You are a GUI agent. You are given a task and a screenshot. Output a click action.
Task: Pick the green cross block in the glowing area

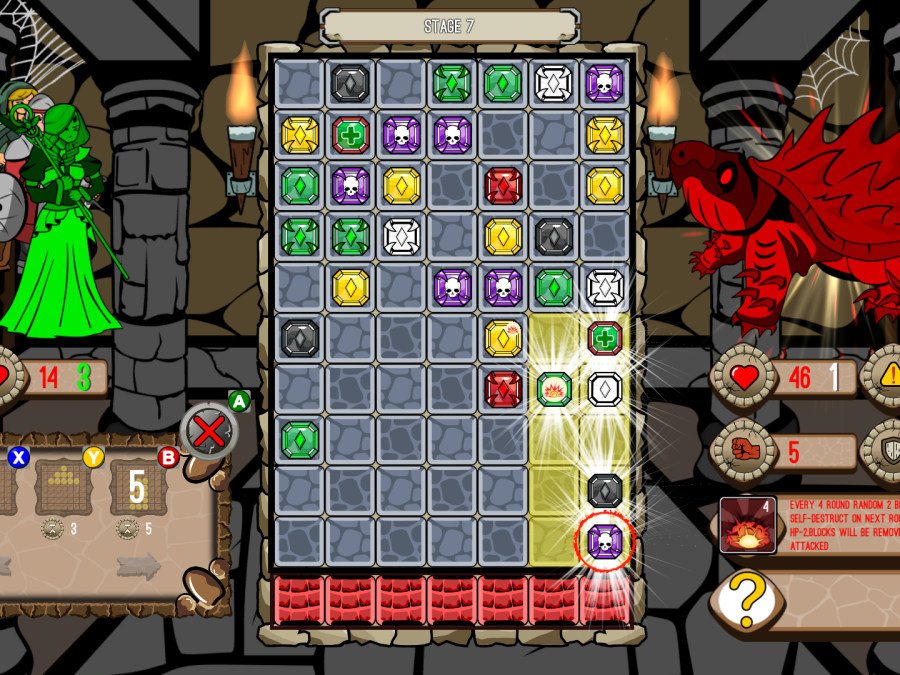(605, 338)
